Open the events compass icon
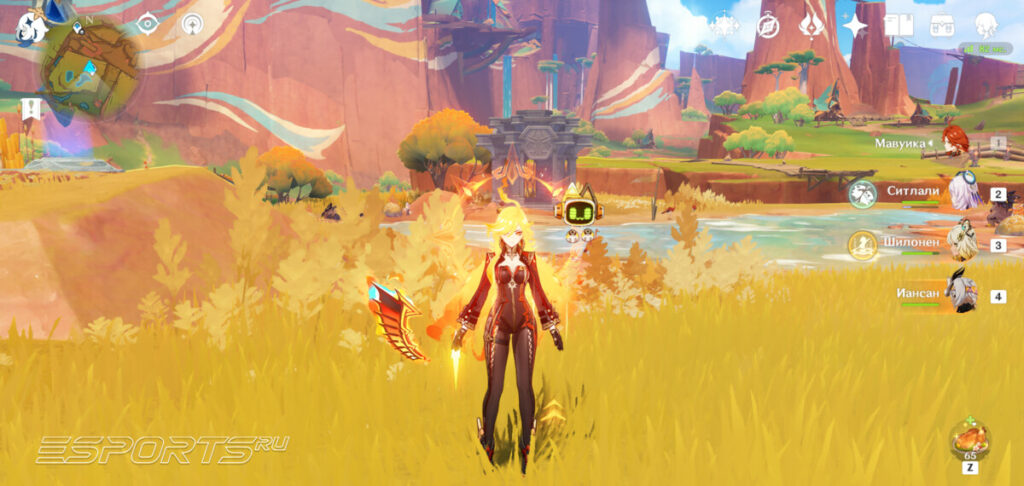The height and width of the screenshot is (486, 1024). [x=767, y=26]
